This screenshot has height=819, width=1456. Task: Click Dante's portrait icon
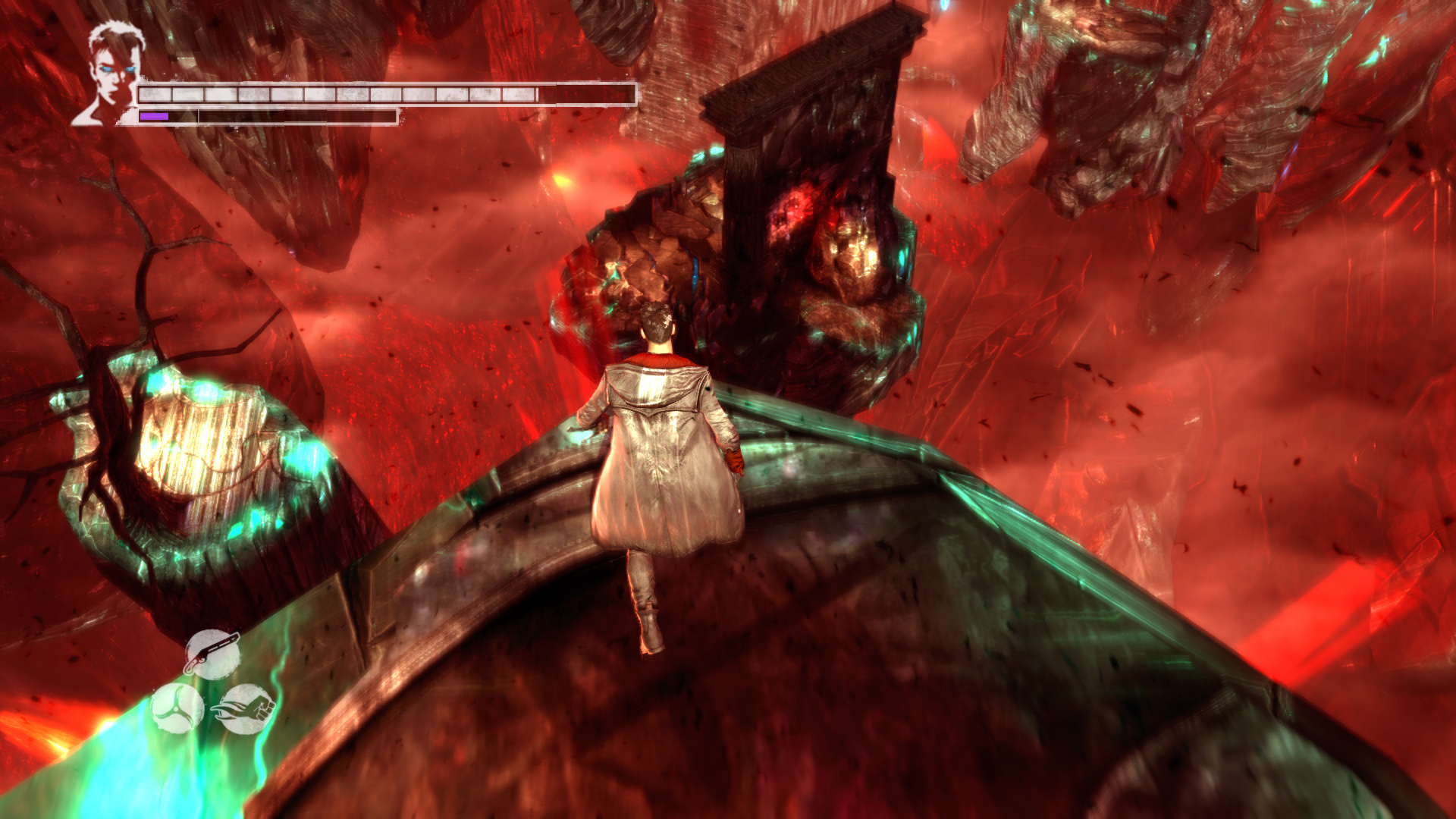pos(111,72)
